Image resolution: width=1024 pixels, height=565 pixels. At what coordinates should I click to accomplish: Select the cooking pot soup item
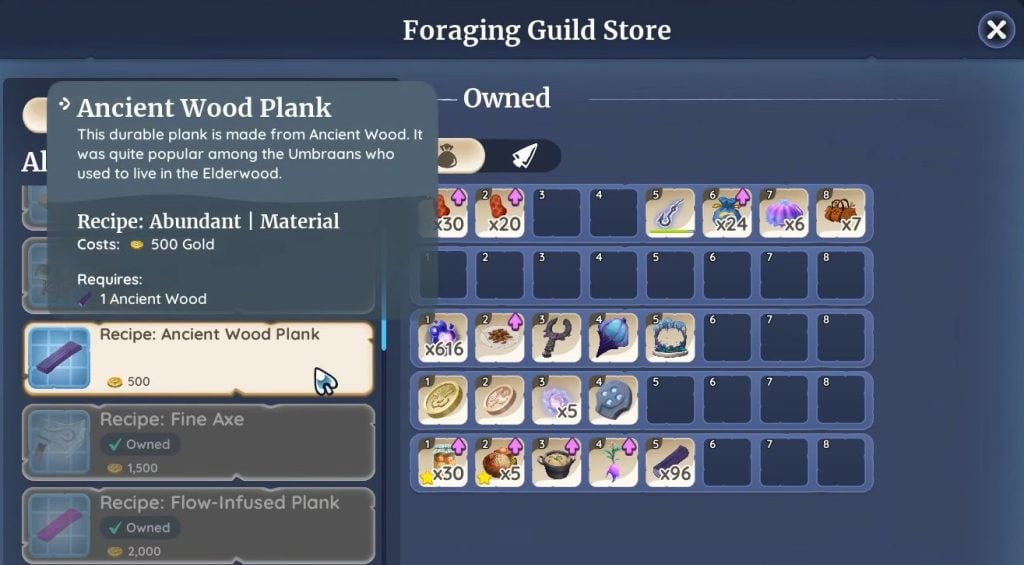coord(557,461)
